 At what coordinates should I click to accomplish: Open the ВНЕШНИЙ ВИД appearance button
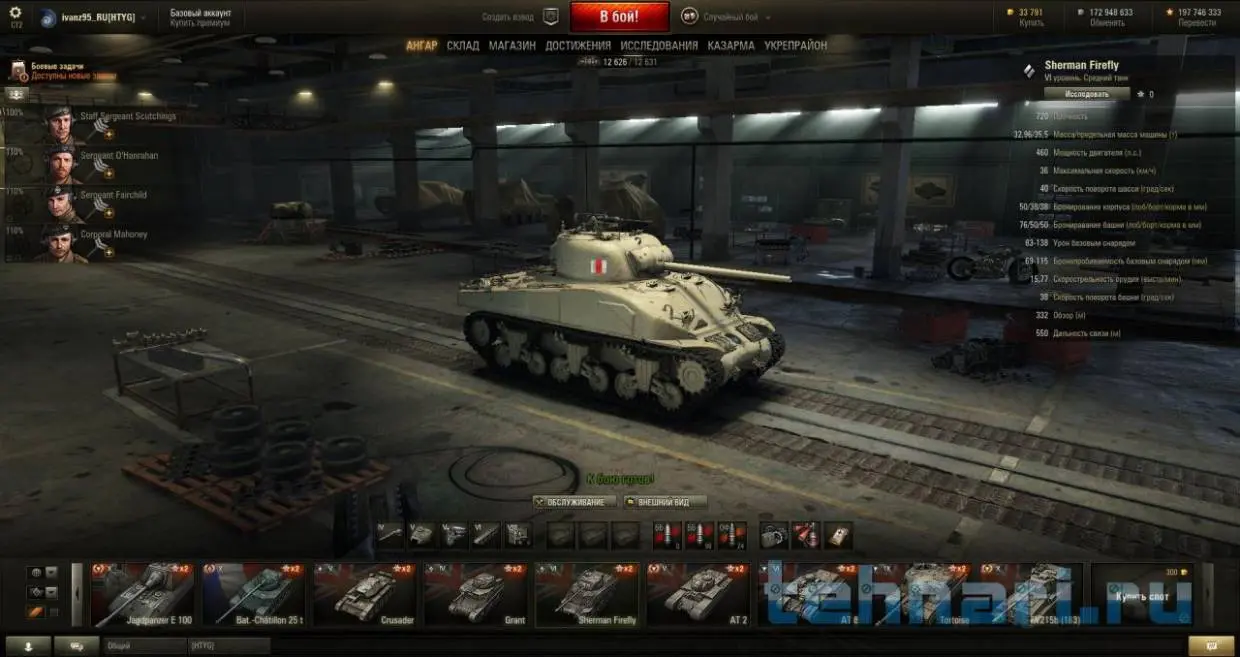coord(665,502)
